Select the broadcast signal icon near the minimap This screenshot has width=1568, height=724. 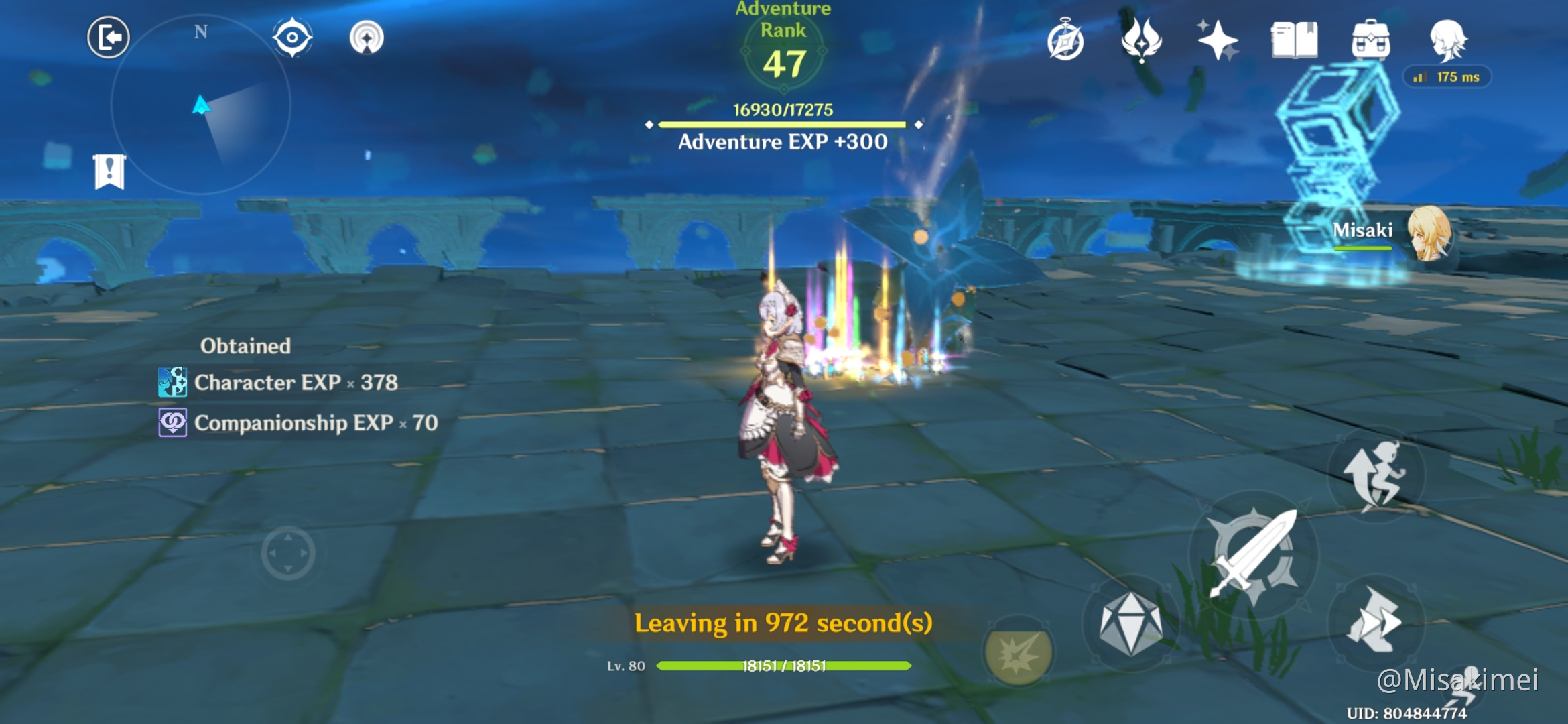(365, 38)
